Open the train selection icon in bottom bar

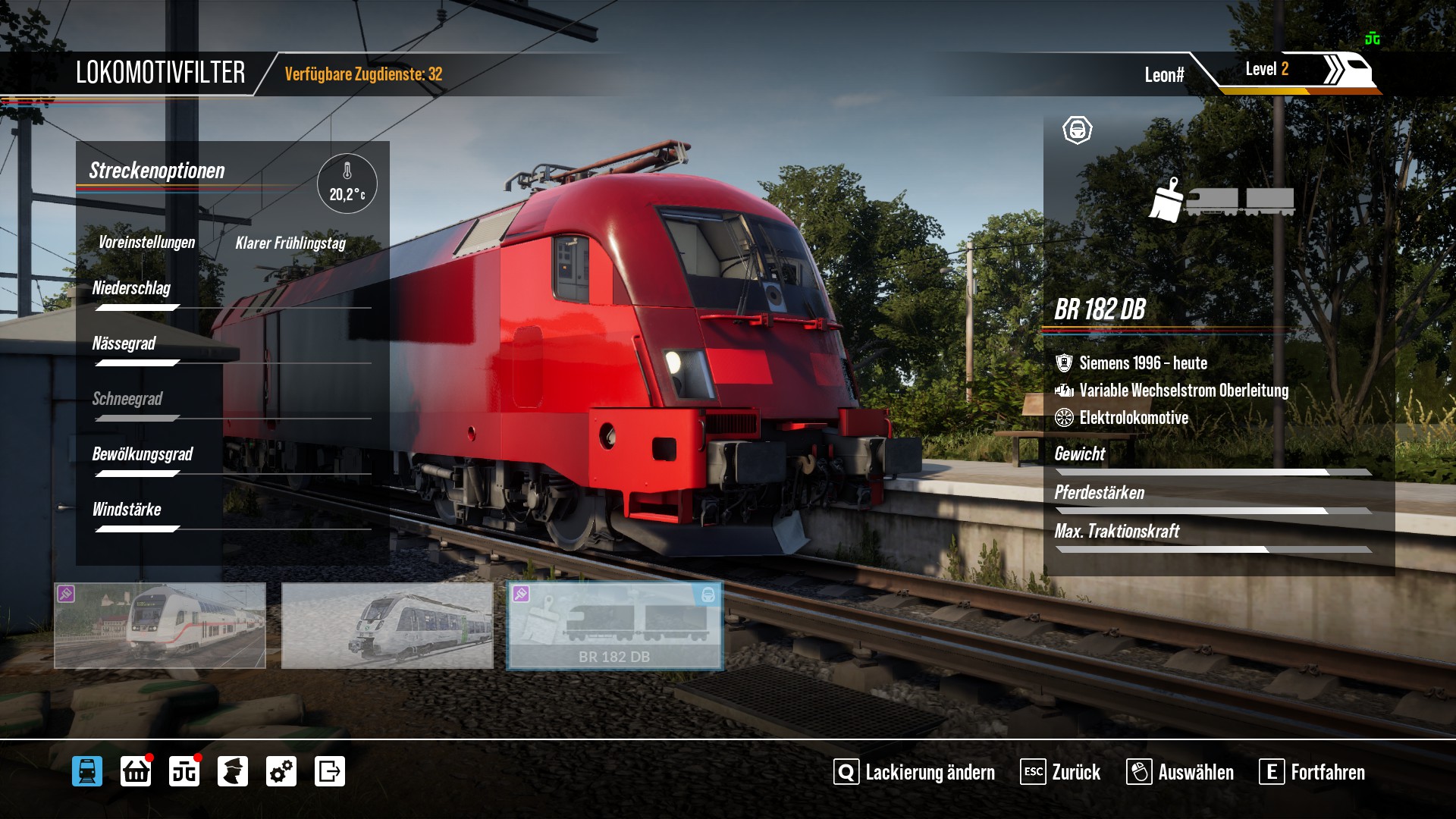click(x=87, y=771)
